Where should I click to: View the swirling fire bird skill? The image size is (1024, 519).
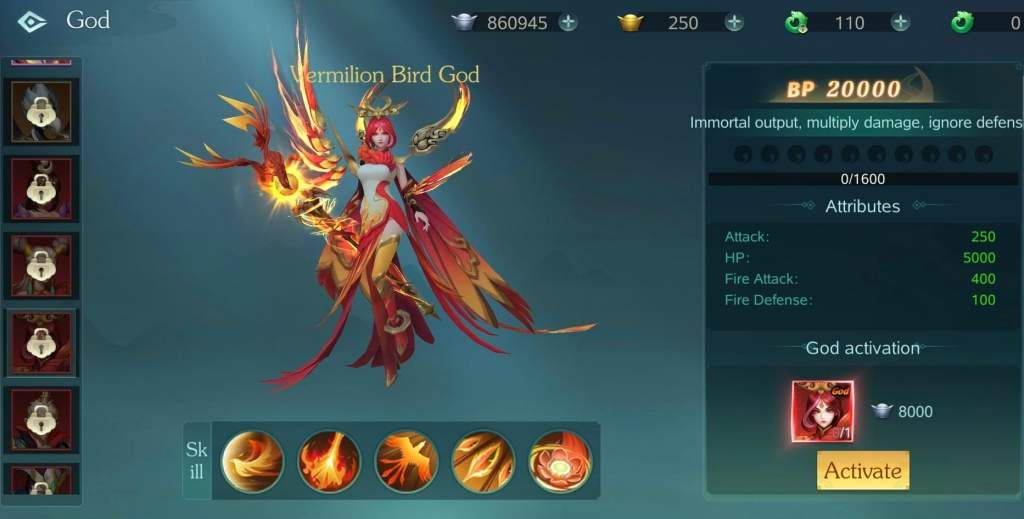[252, 461]
